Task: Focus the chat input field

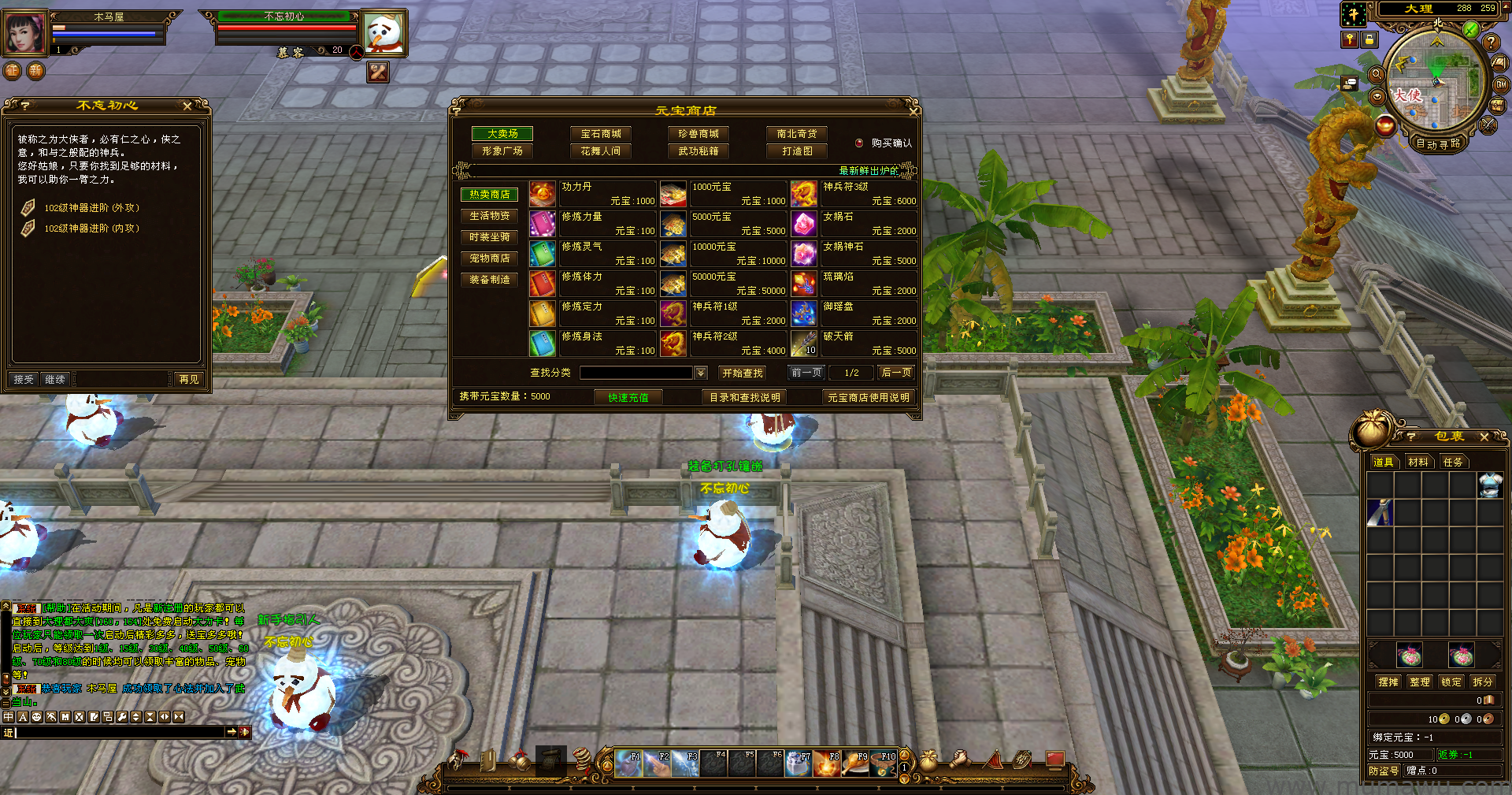Action: tap(118, 732)
